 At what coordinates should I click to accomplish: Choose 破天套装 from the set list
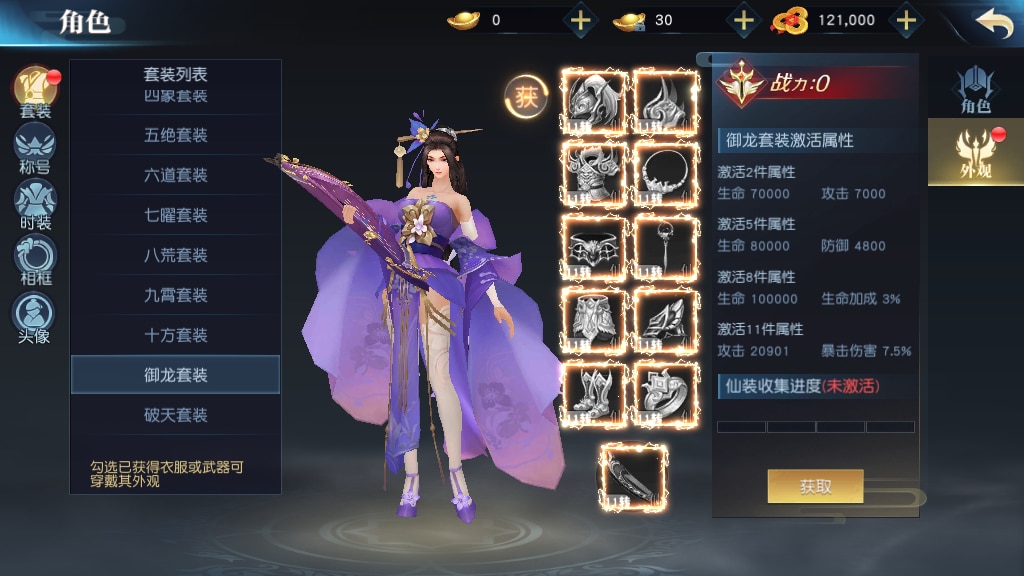[x=175, y=415]
